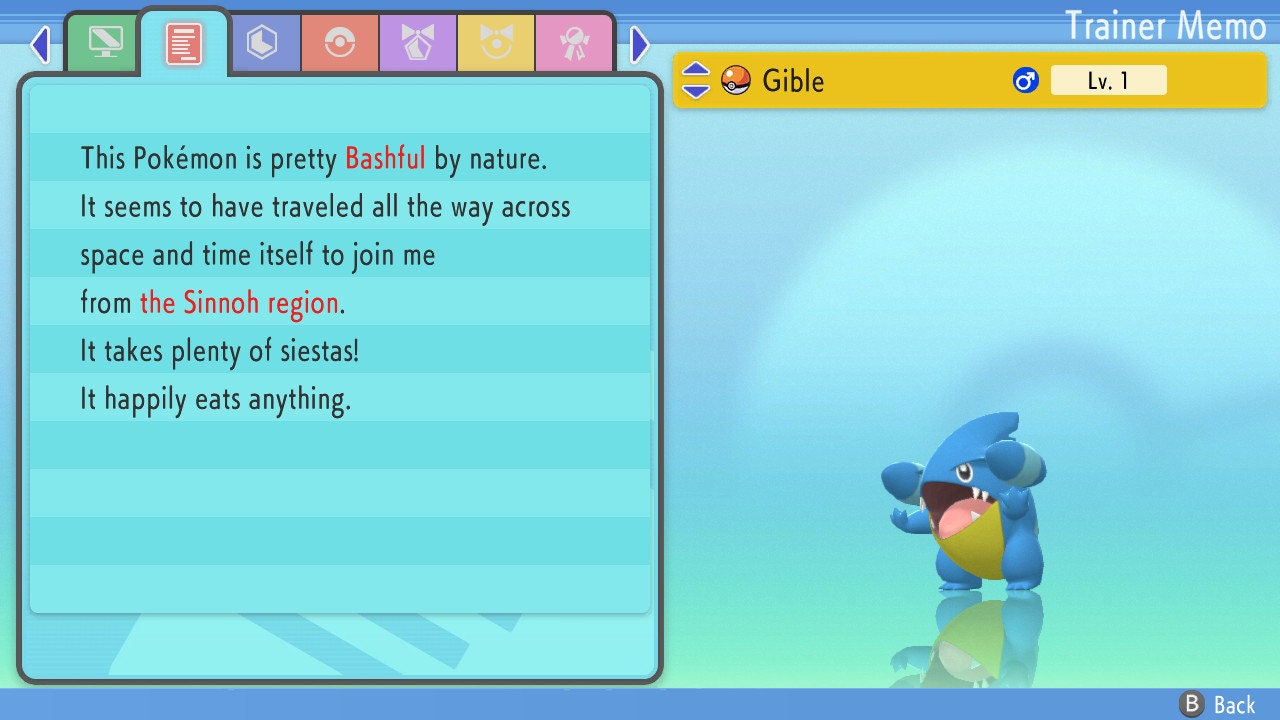Open the purple bow contest tab
This screenshot has height=720, width=1280.
[418, 42]
